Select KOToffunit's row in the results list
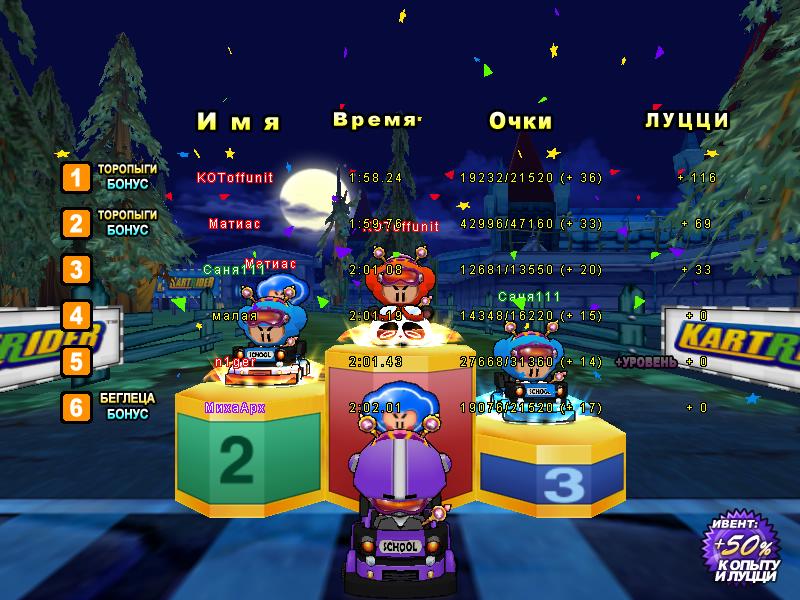The image size is (800, 600). [235, 177]
